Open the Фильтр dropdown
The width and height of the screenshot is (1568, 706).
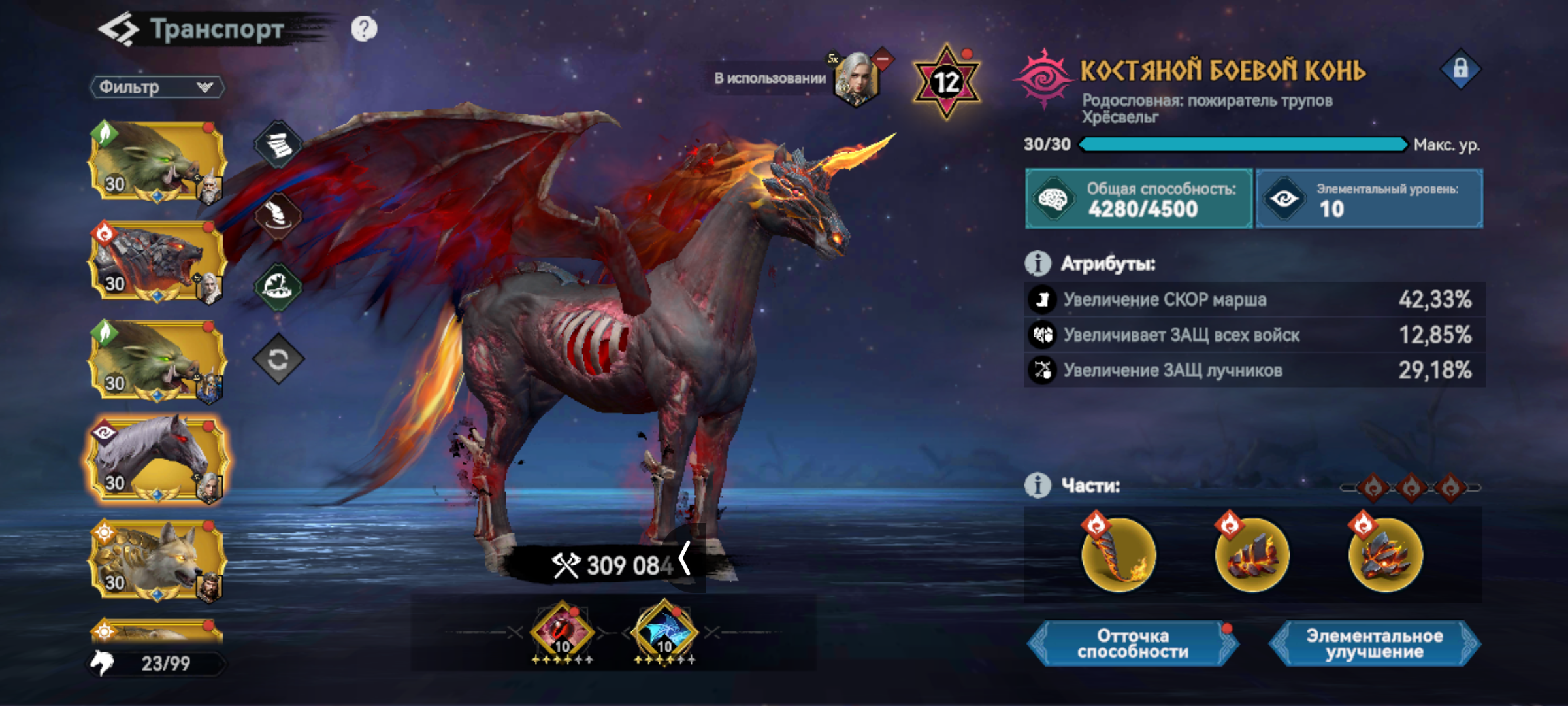157,87
